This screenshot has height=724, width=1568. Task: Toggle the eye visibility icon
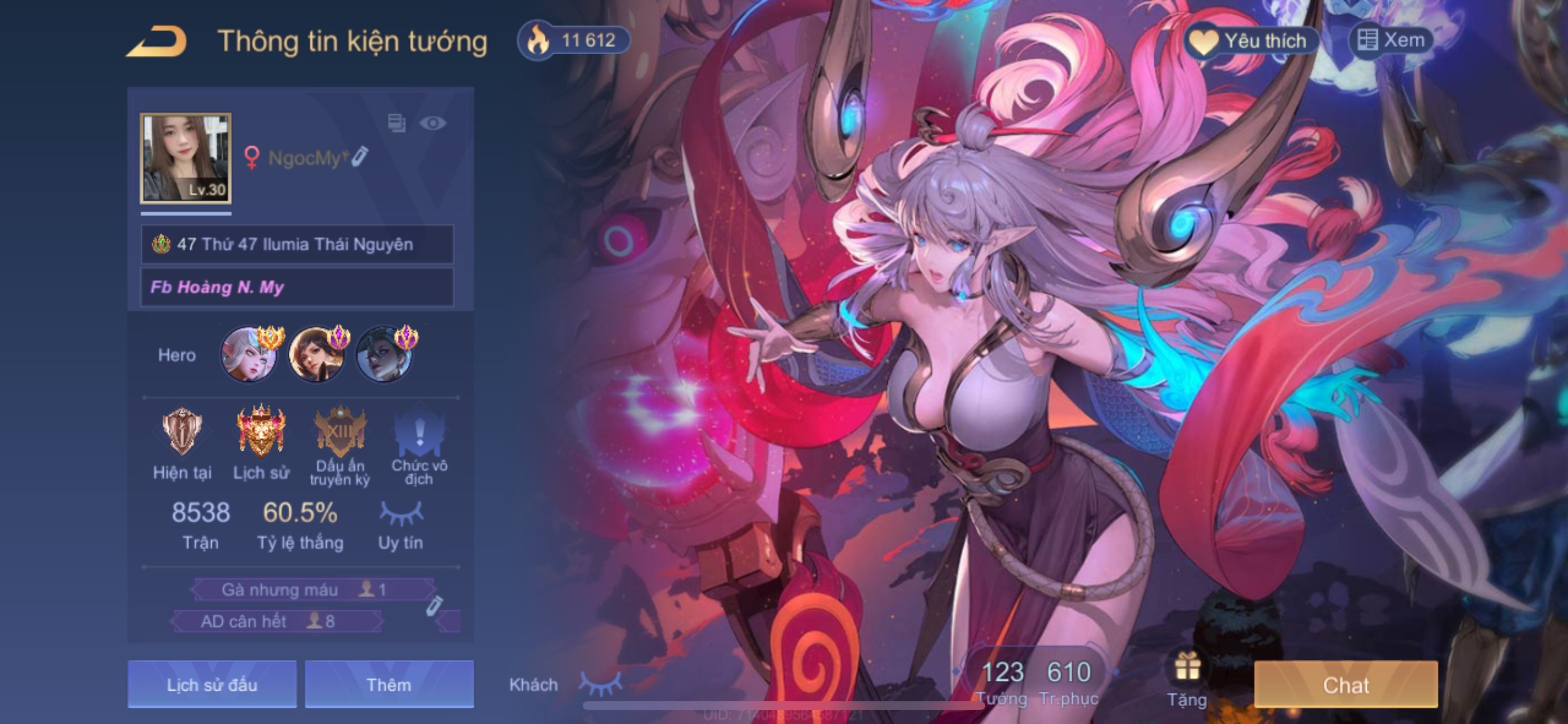(x=433, y=124)
